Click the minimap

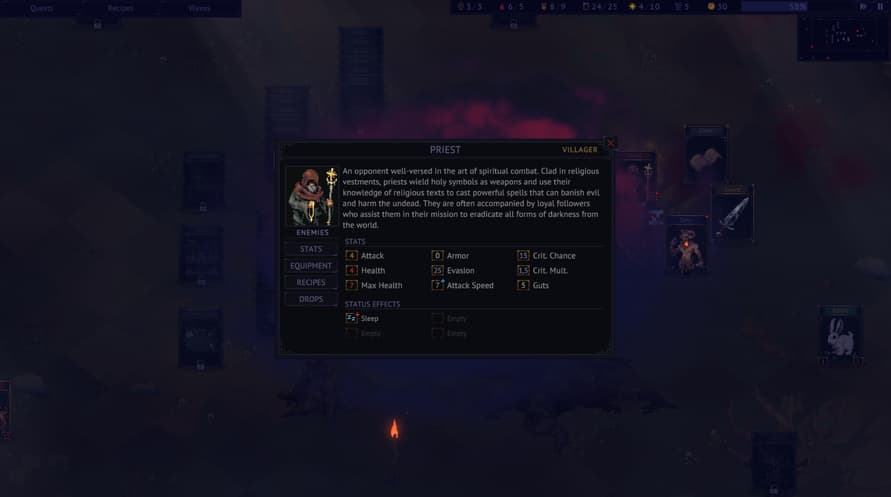844,37
